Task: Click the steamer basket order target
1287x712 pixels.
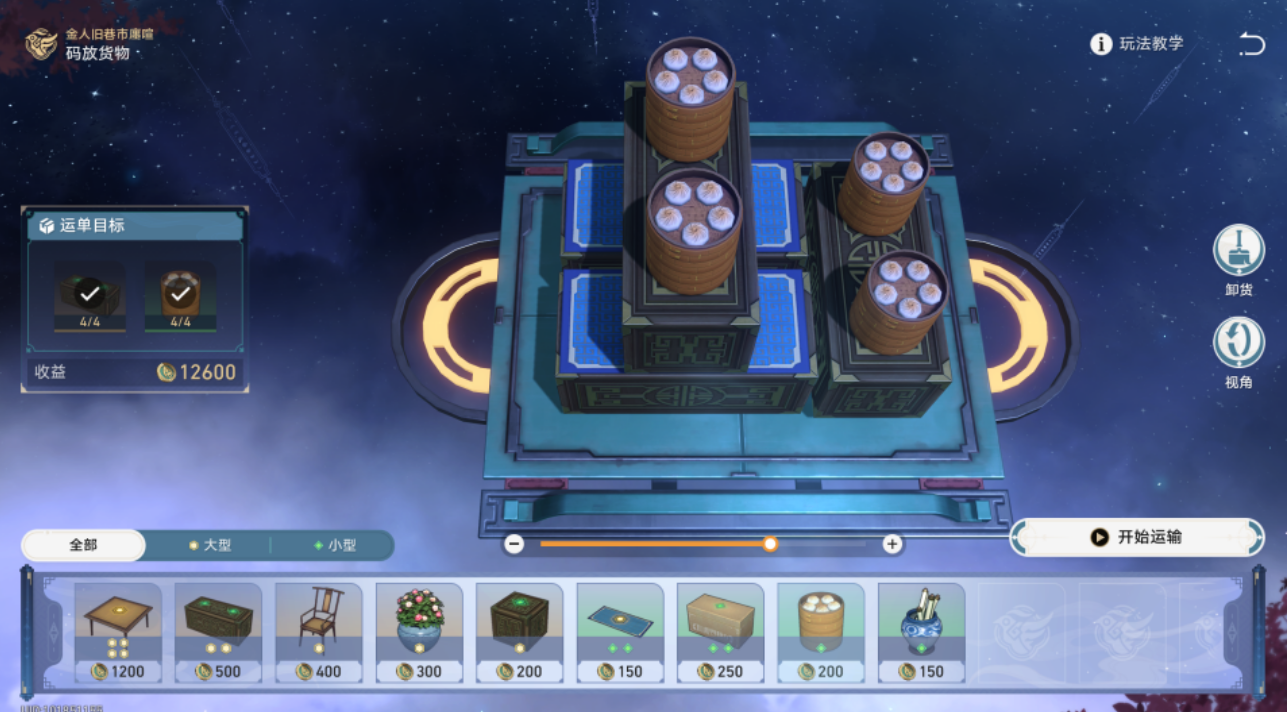Action: coord(180,295)
